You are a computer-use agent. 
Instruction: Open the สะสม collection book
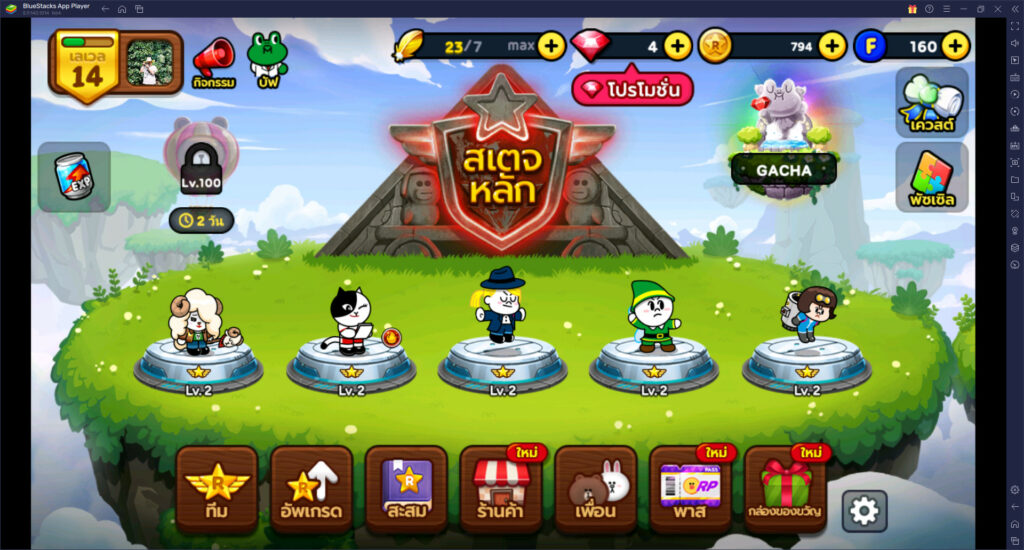406,489
